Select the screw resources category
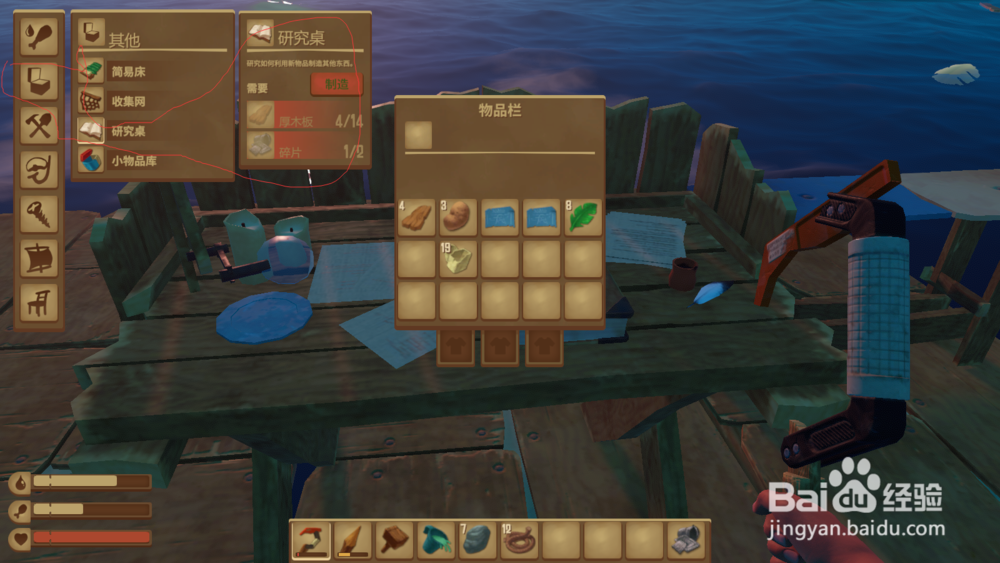 click(40, 212)
